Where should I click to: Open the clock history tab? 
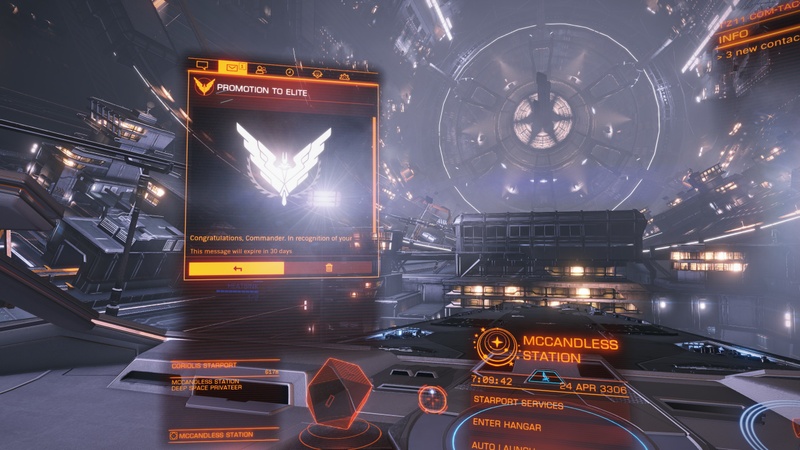(x=289, y=71)
